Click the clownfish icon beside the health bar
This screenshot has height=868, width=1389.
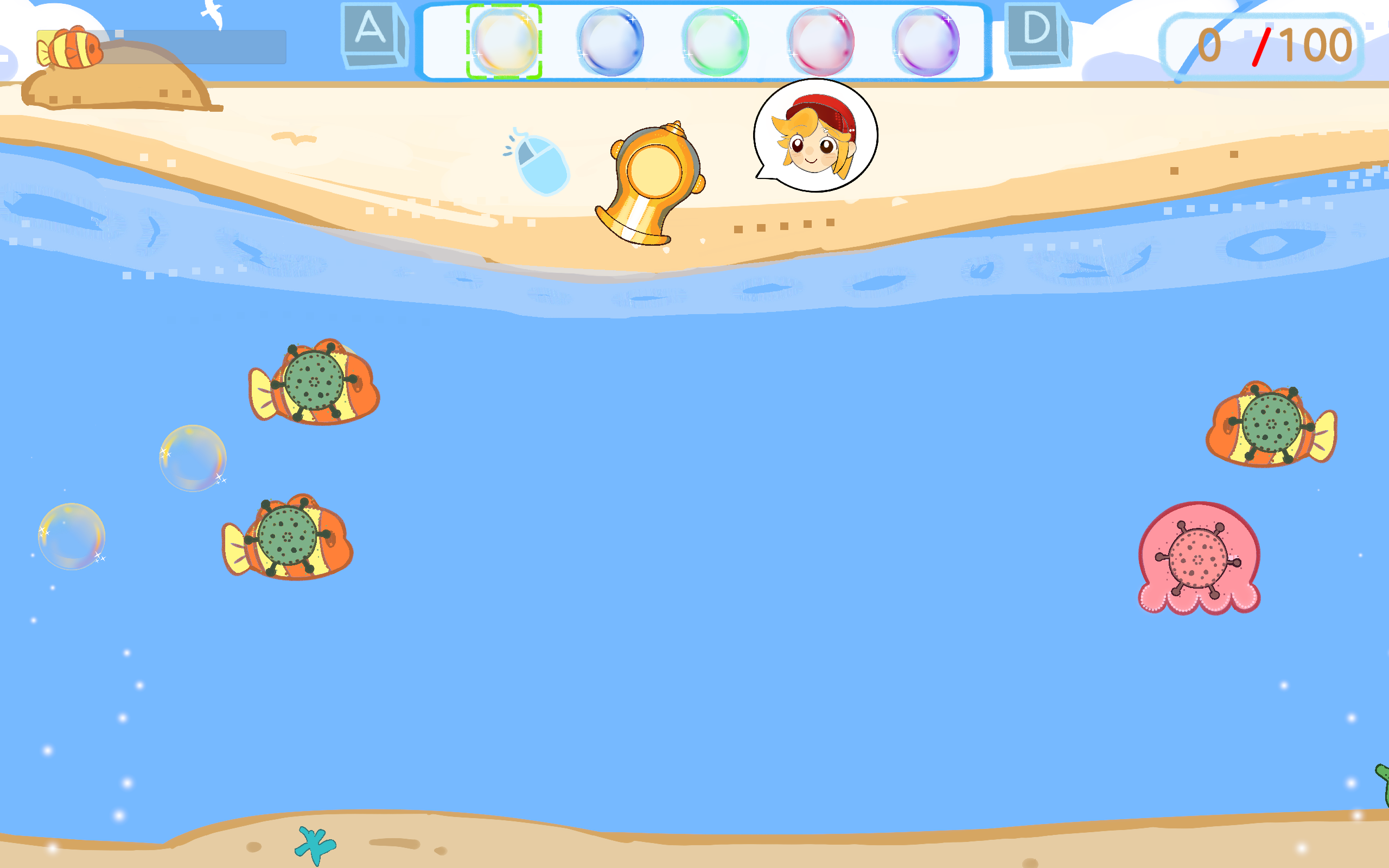click(71, 48)
